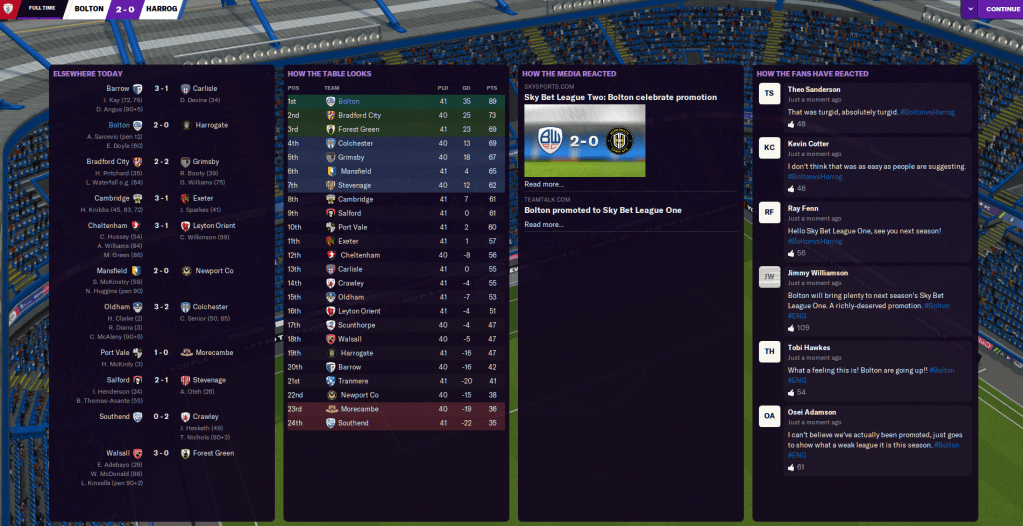The width and height of the screenshot is (1023, 526).
Task: Click the #BoltonvsHarrog hashtag in Theo Sanderson's post
Action: [x=927, y=112]
